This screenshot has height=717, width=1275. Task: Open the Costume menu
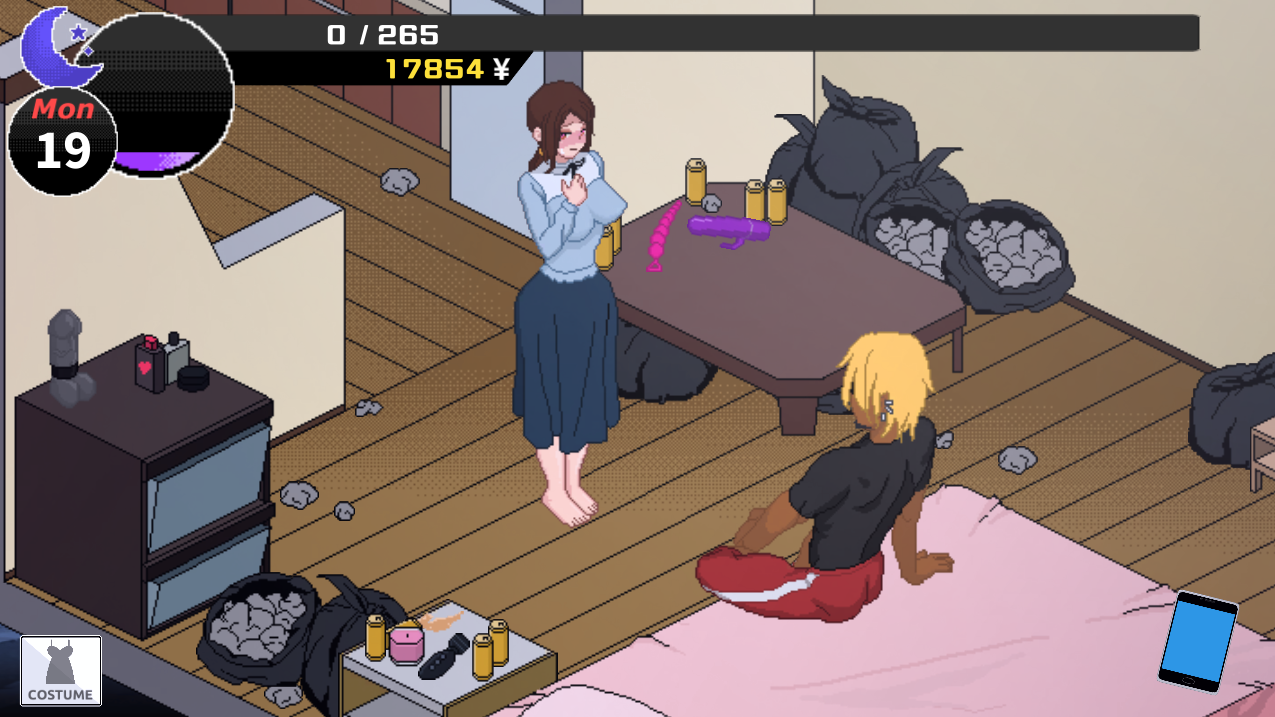coord(61,671)
